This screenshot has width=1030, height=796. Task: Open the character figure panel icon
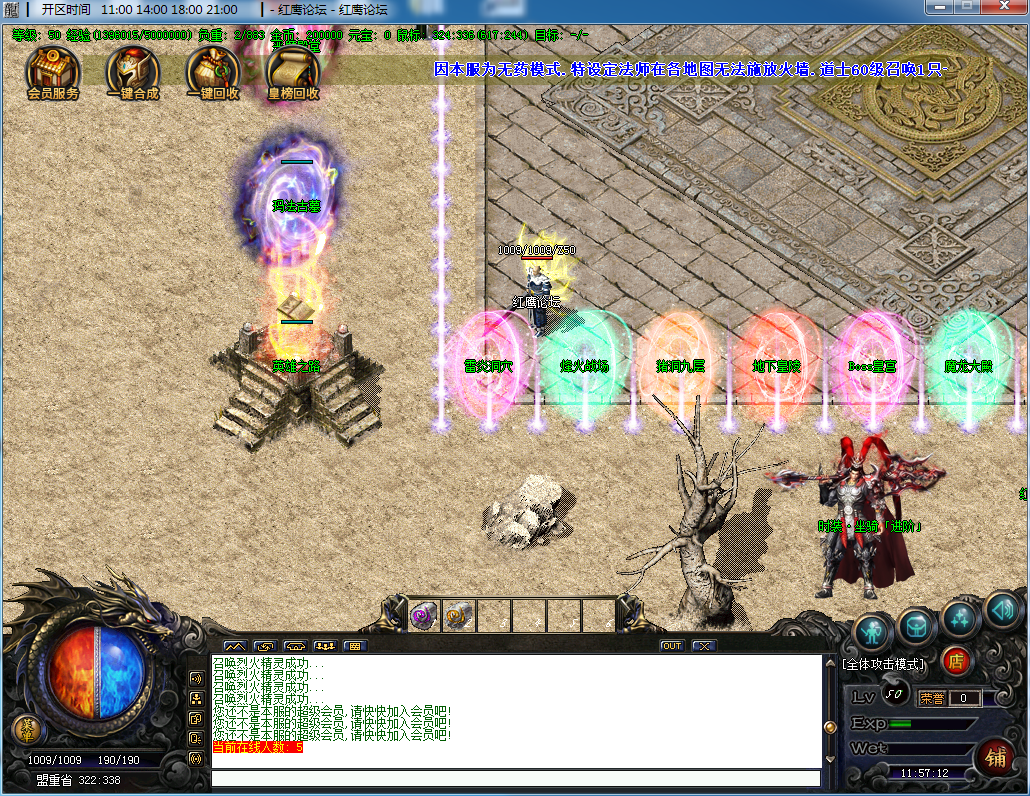[x=873, y=630]
